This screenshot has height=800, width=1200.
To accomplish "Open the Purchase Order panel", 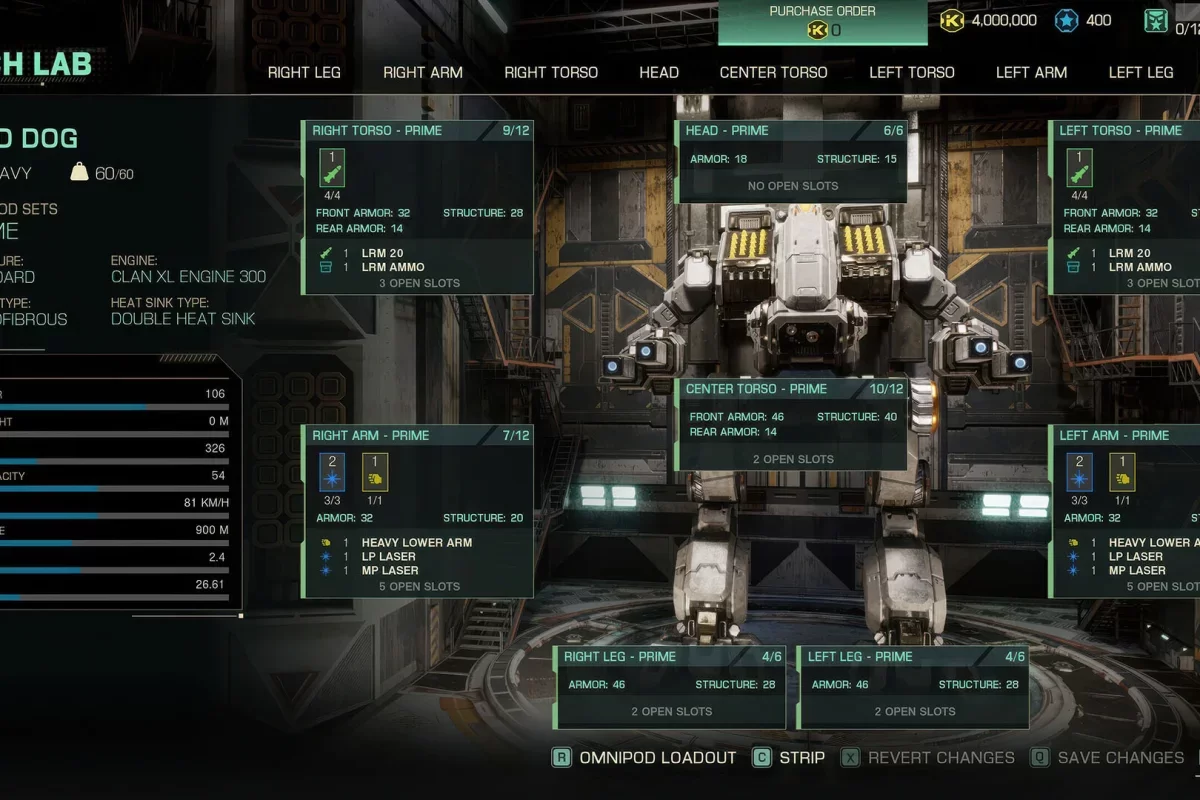I will (822, 22).
